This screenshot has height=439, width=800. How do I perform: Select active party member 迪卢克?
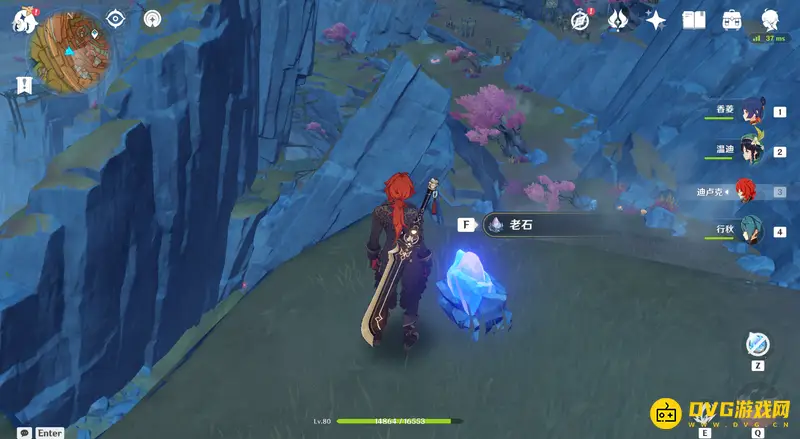tap(747, 191)
